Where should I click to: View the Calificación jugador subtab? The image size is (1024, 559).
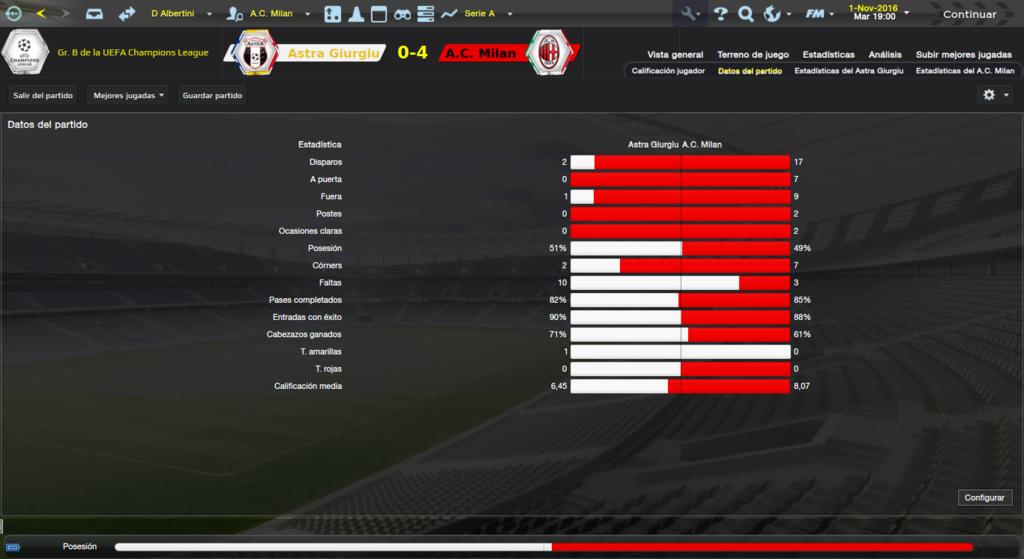pyautogui.click(x=668, y=71)
